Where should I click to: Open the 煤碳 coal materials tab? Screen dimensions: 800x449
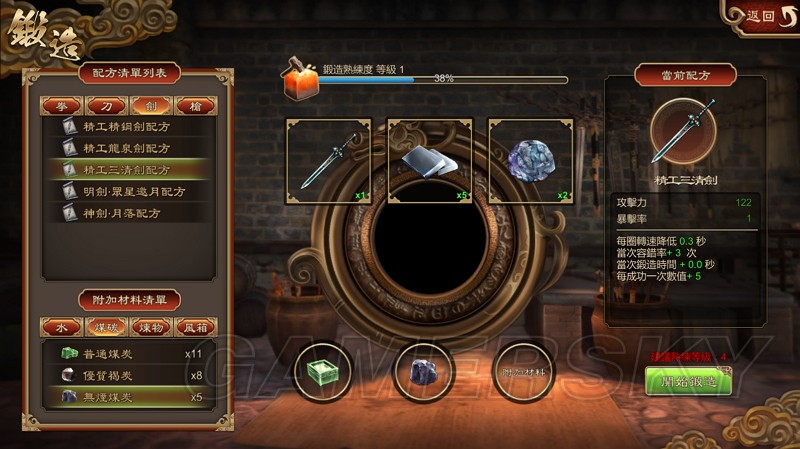click(x=105, y=327)
